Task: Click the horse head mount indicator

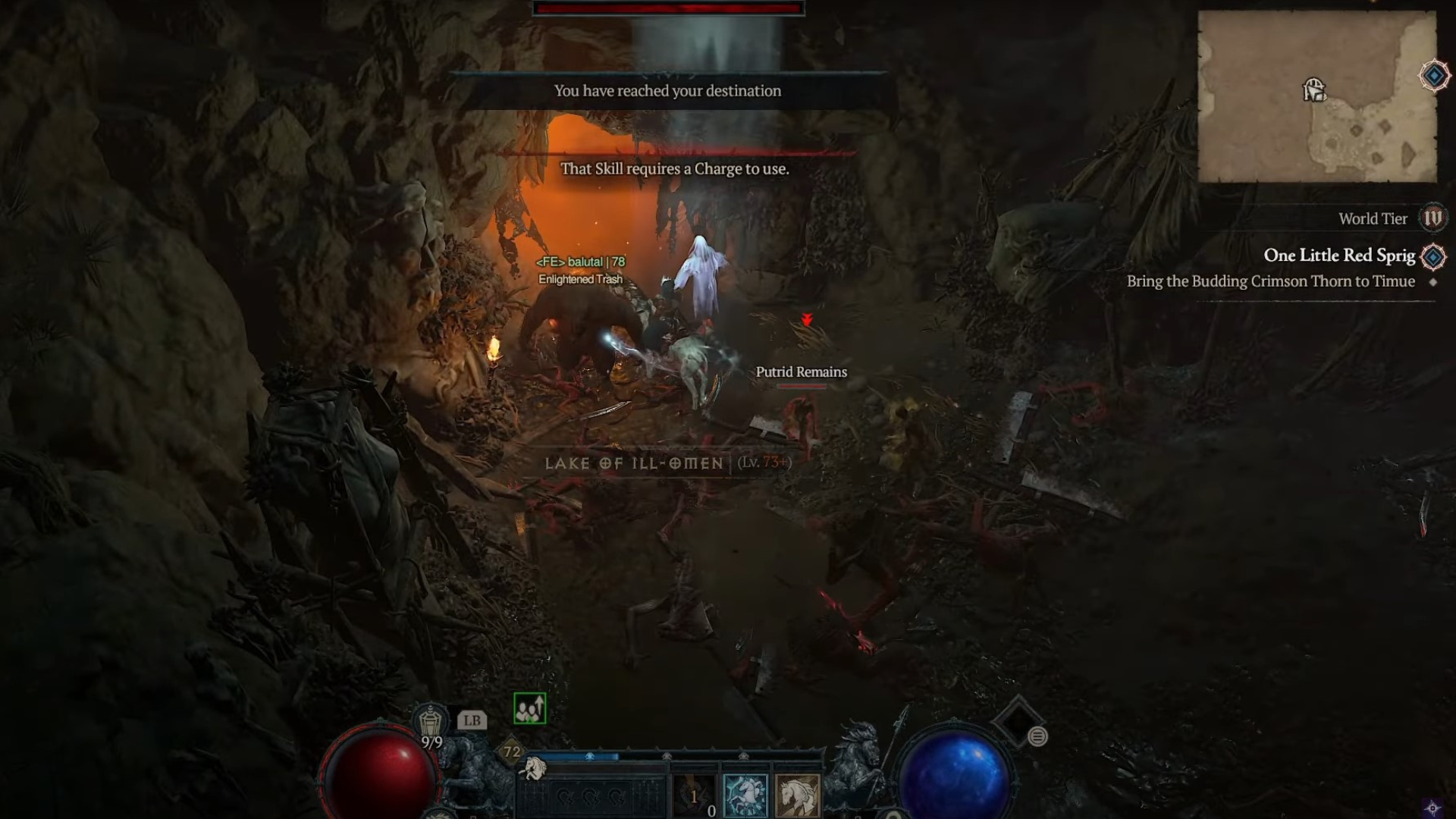Action: pyautogui.click(x=535, y=769)
